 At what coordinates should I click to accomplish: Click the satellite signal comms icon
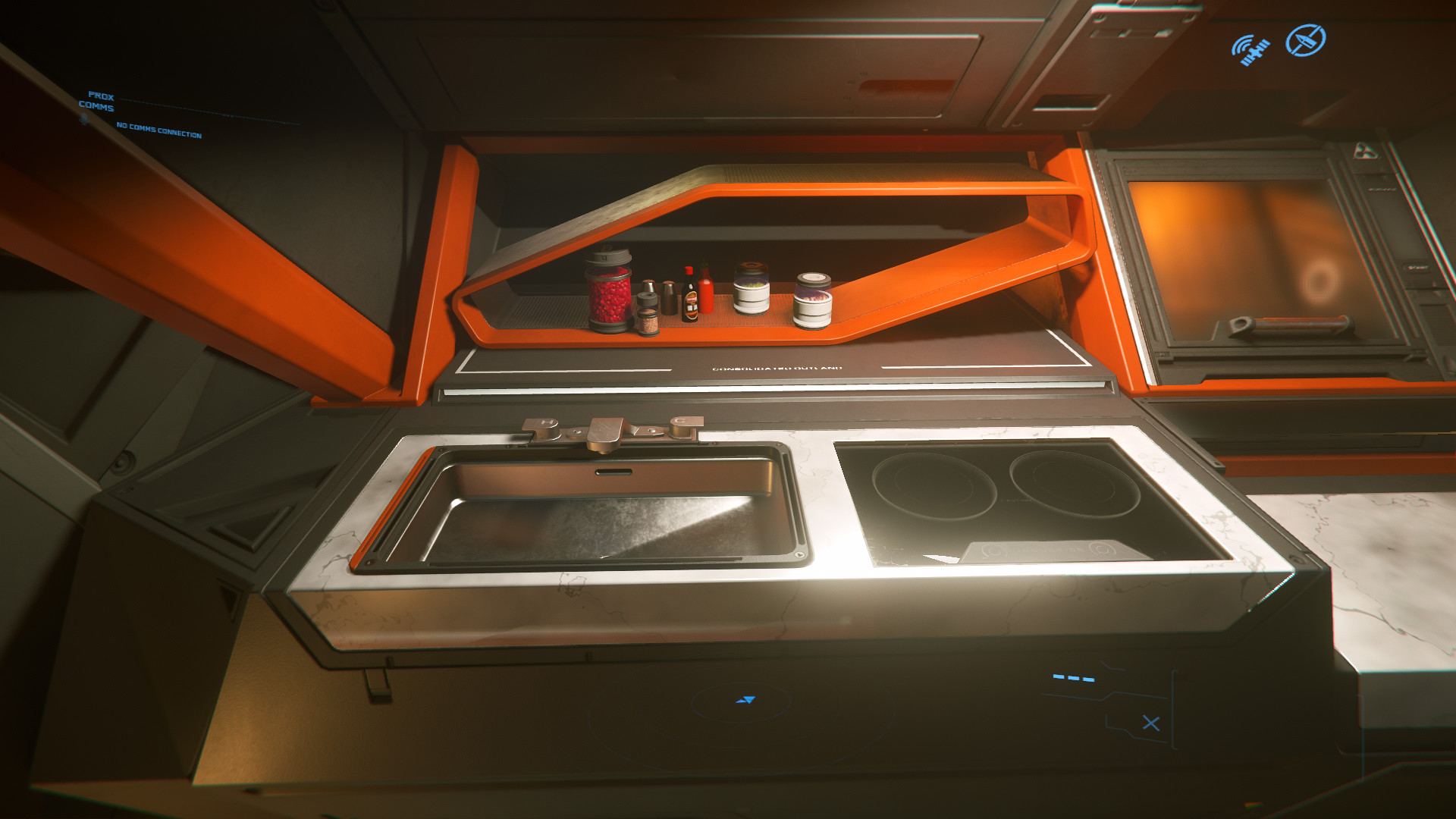point(1250,50)
